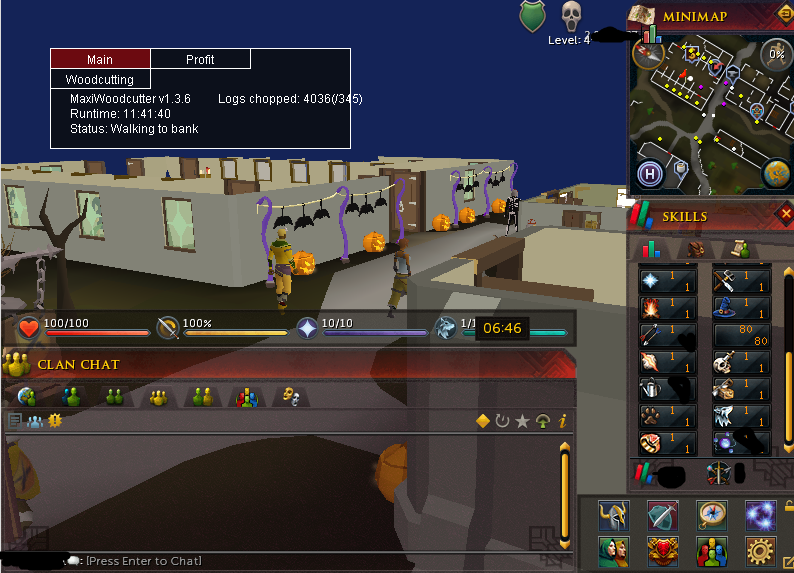This screenshot has height=573, width=794.
Task: Click the minimap panel's collapse arrow button
Action: [x=783, y=14]
